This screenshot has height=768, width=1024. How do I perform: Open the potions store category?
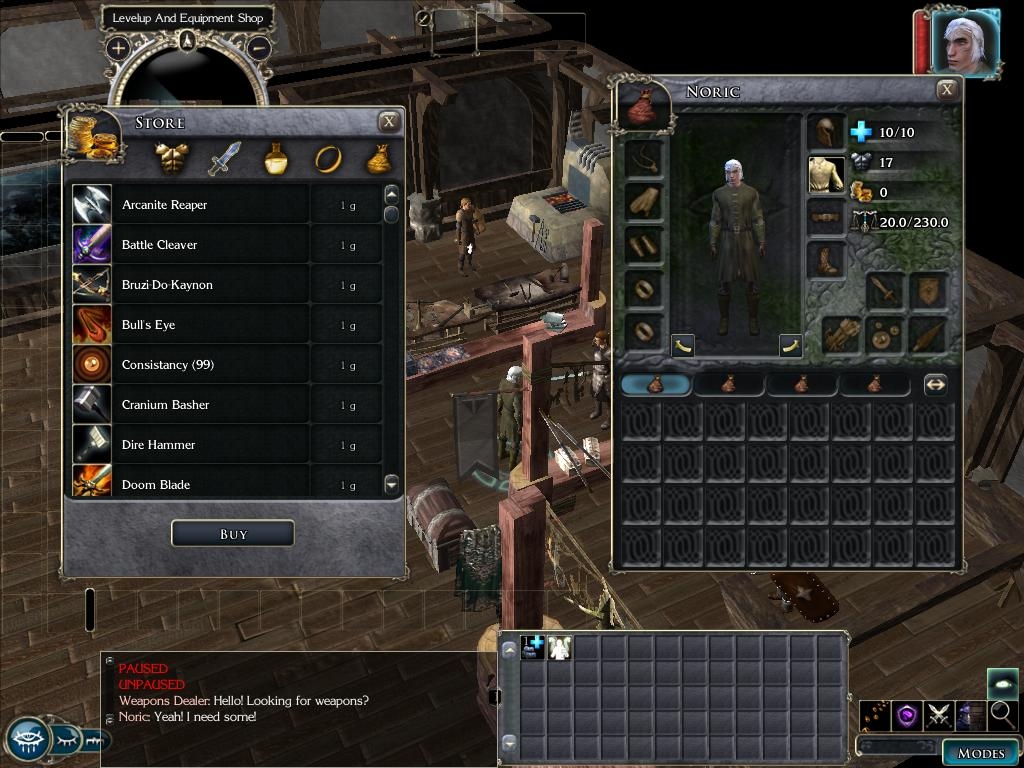click(276, 158)
